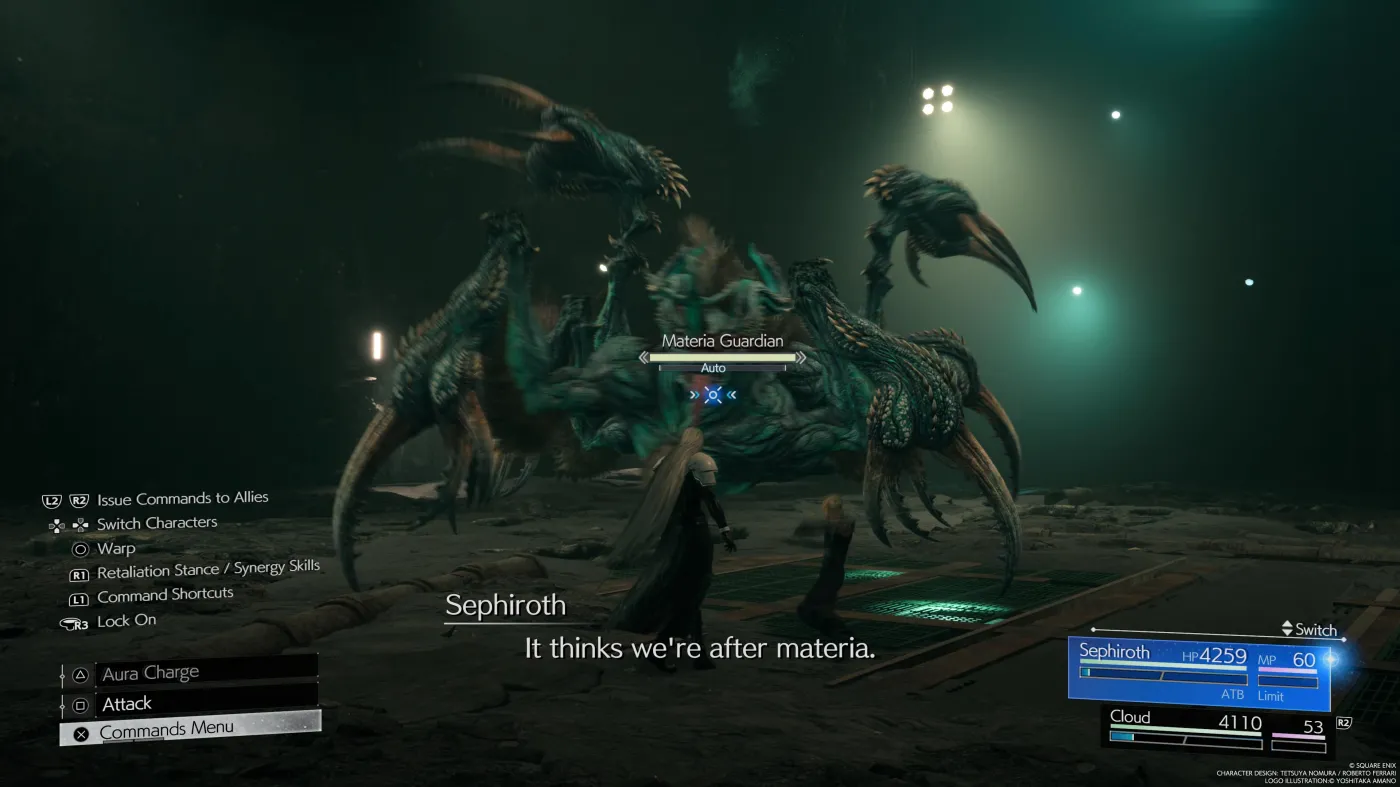Select the target reticle below Materia Guardian
The height and width of the screenshot is (787, 1400).
(713, 394)
